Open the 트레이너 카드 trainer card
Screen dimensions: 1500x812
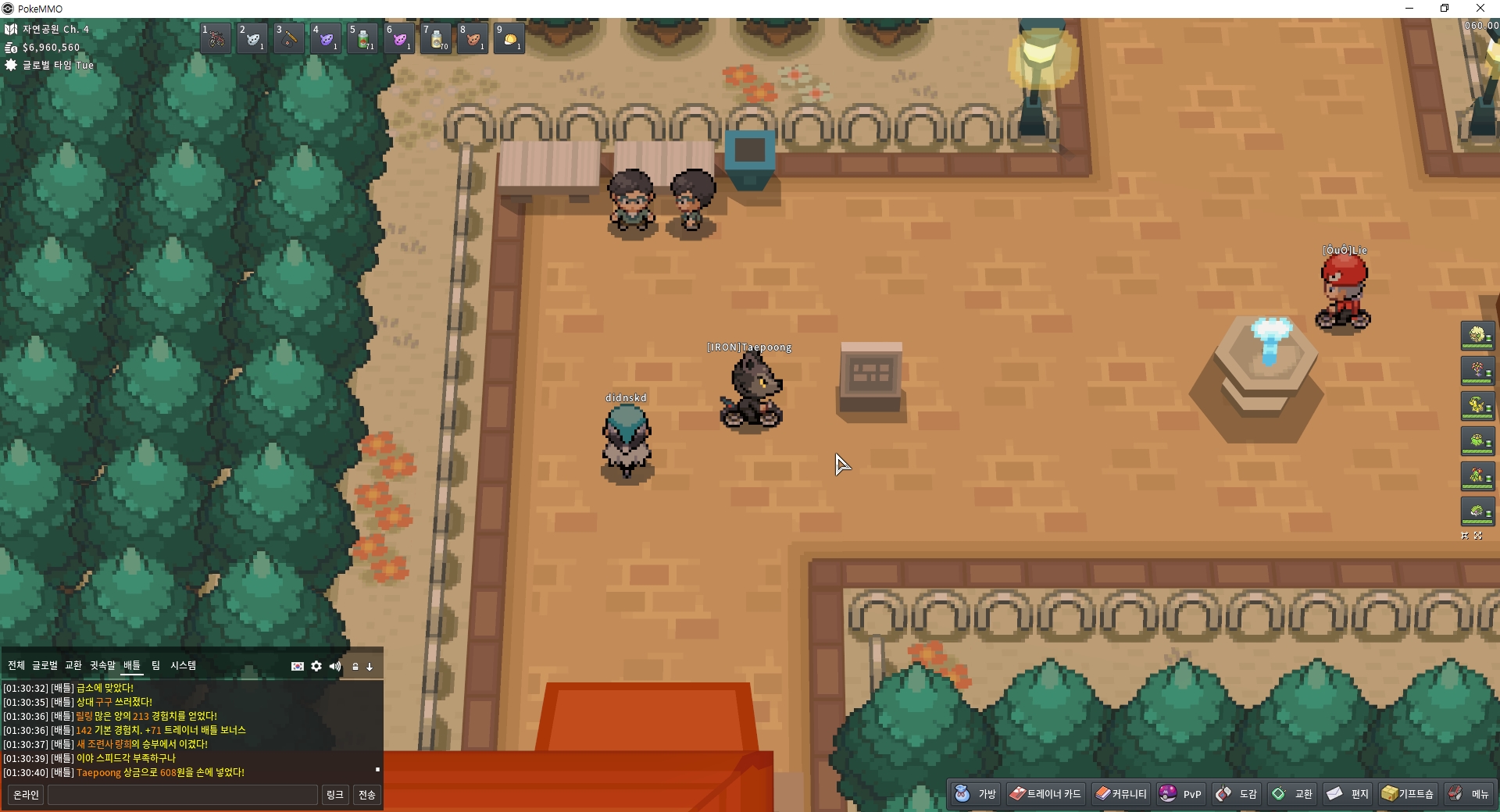click(x=1045, y=794)
